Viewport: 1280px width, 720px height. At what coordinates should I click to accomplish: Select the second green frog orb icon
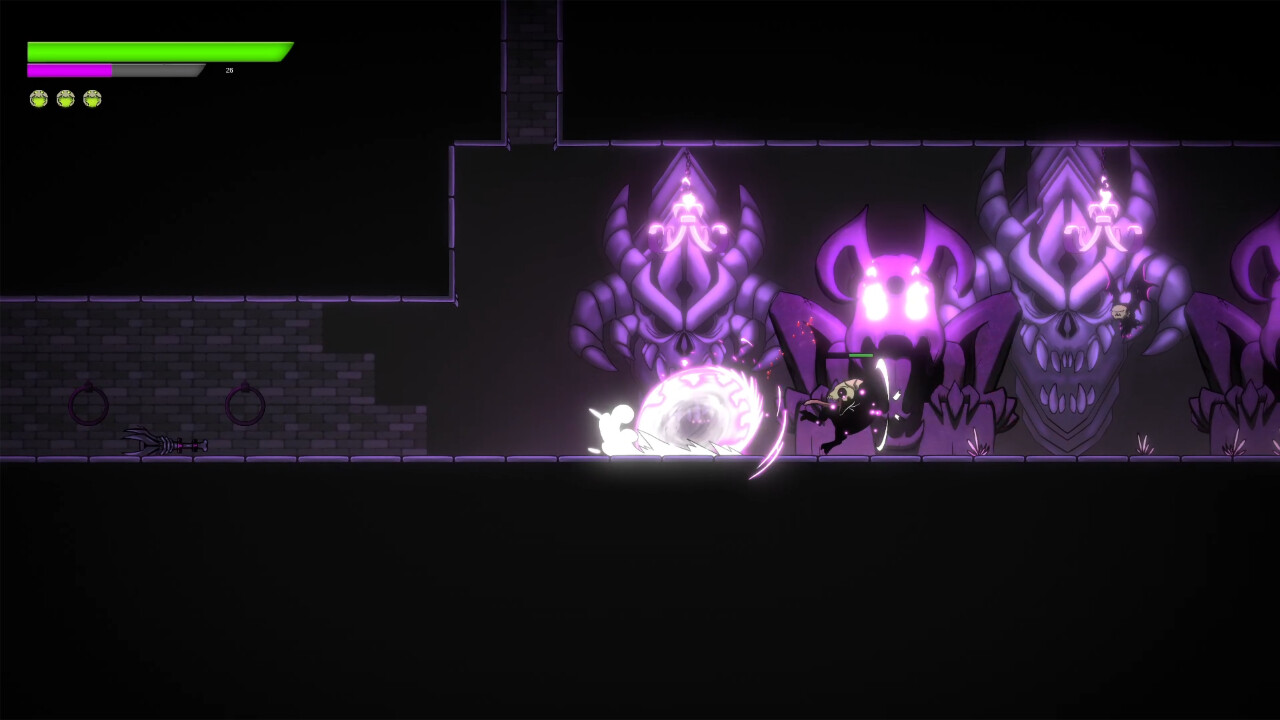(x=66, y=97)
